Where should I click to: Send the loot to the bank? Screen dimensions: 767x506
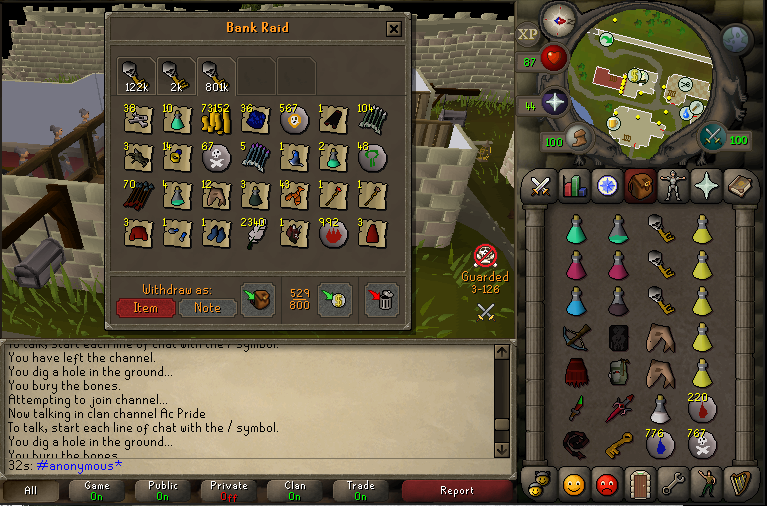(335, 300)
